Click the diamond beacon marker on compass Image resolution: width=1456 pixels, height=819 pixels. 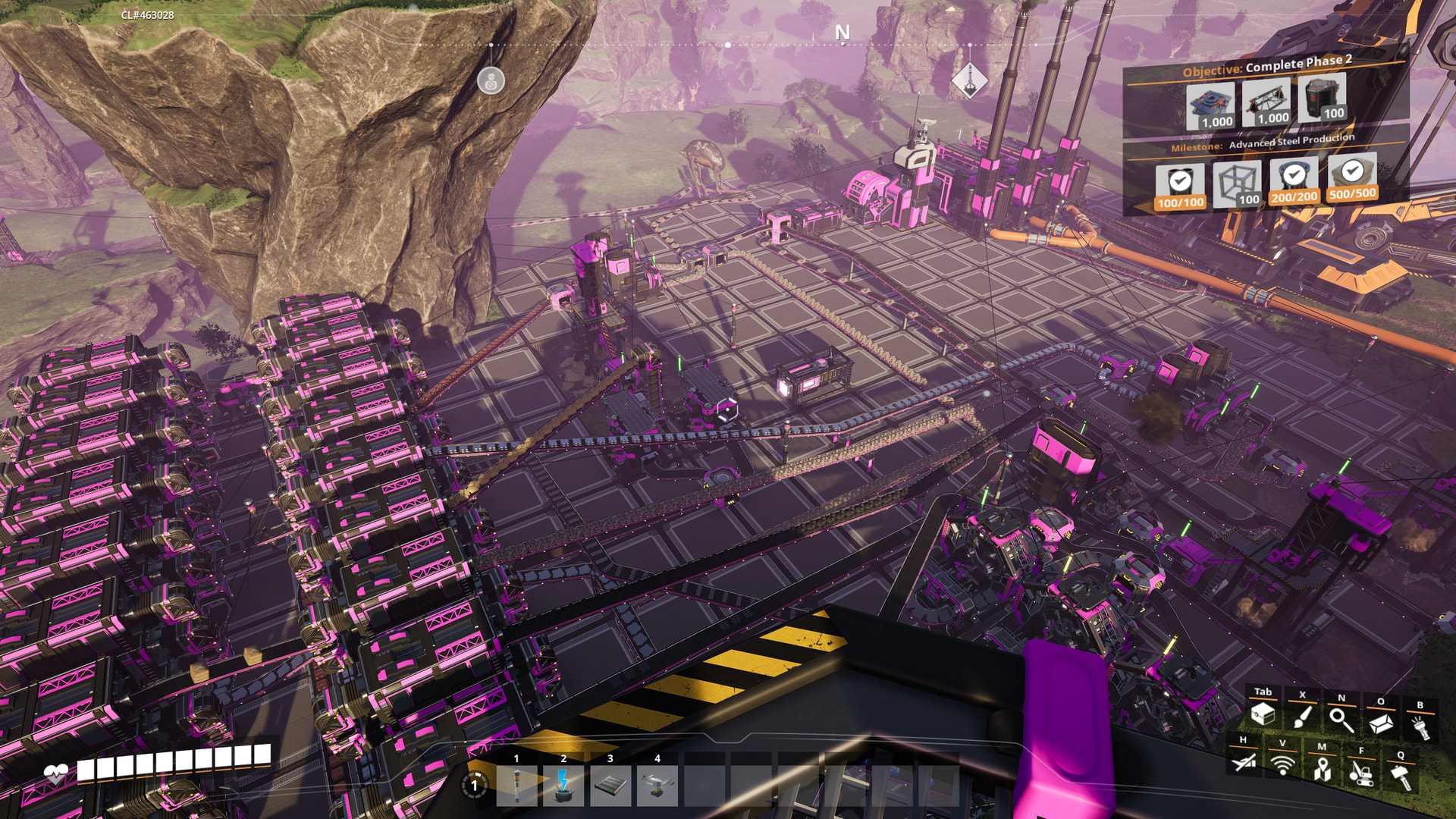pos(969,79)
